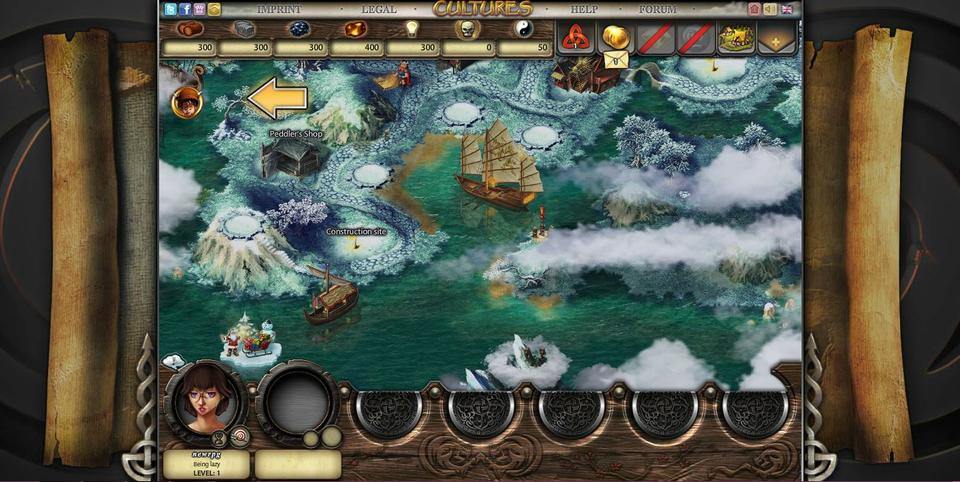Click the home icon in top bar

point(754,9)
